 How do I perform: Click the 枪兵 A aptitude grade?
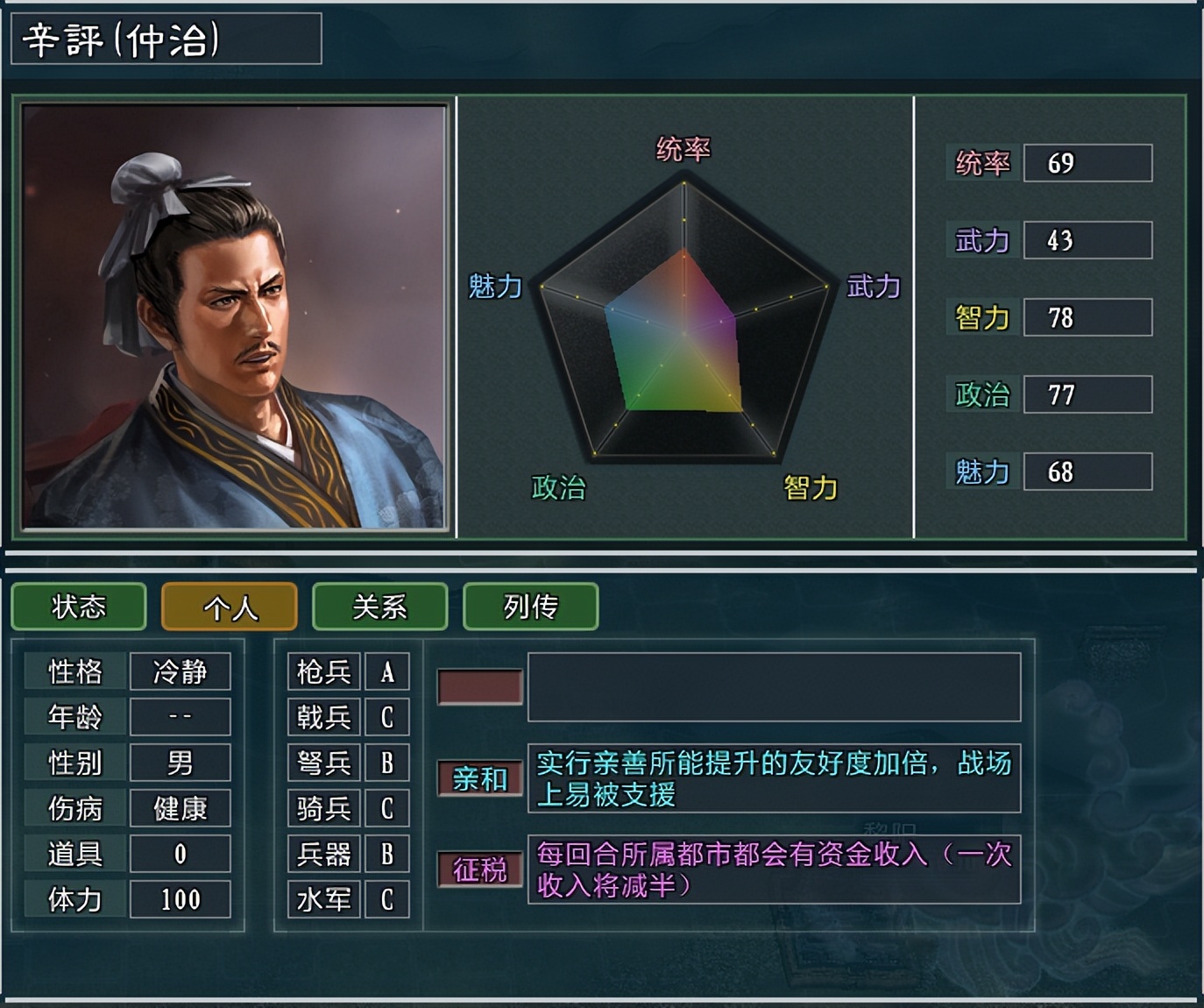(386, 671)
